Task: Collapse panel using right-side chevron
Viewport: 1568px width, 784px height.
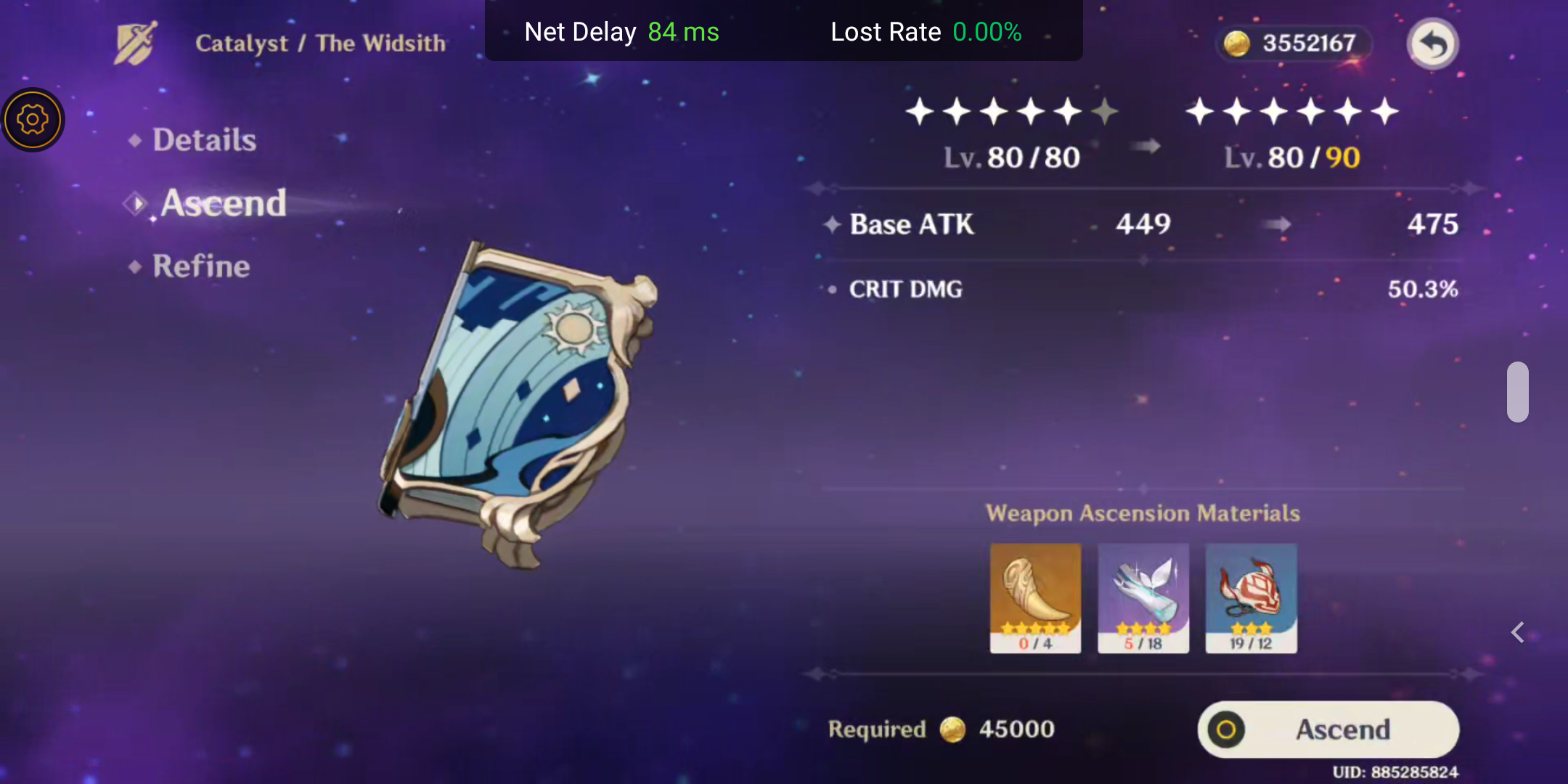Action: [x=1518, y=632]
